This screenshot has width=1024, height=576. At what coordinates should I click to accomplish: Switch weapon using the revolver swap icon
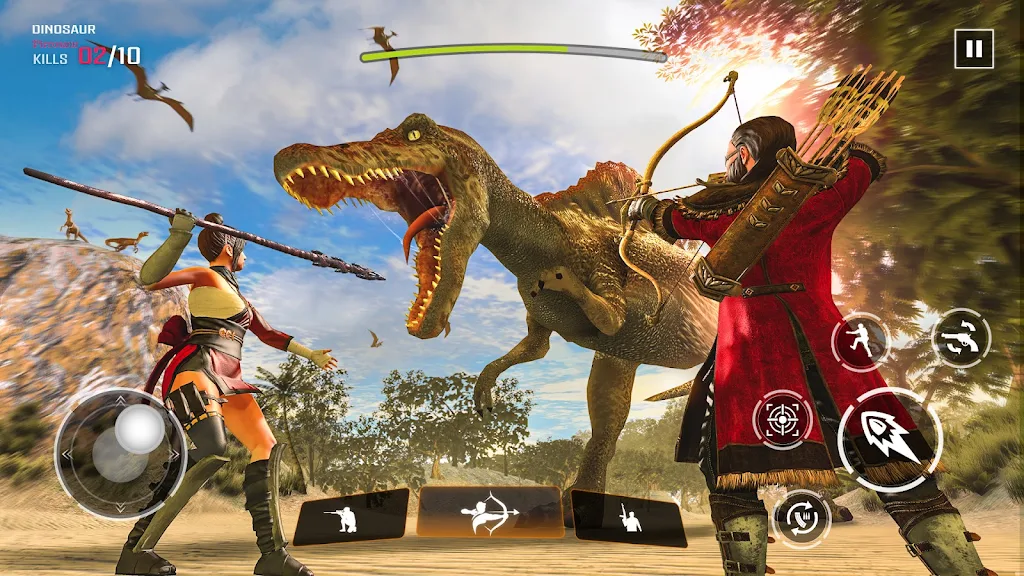click(x=961, y=339)
